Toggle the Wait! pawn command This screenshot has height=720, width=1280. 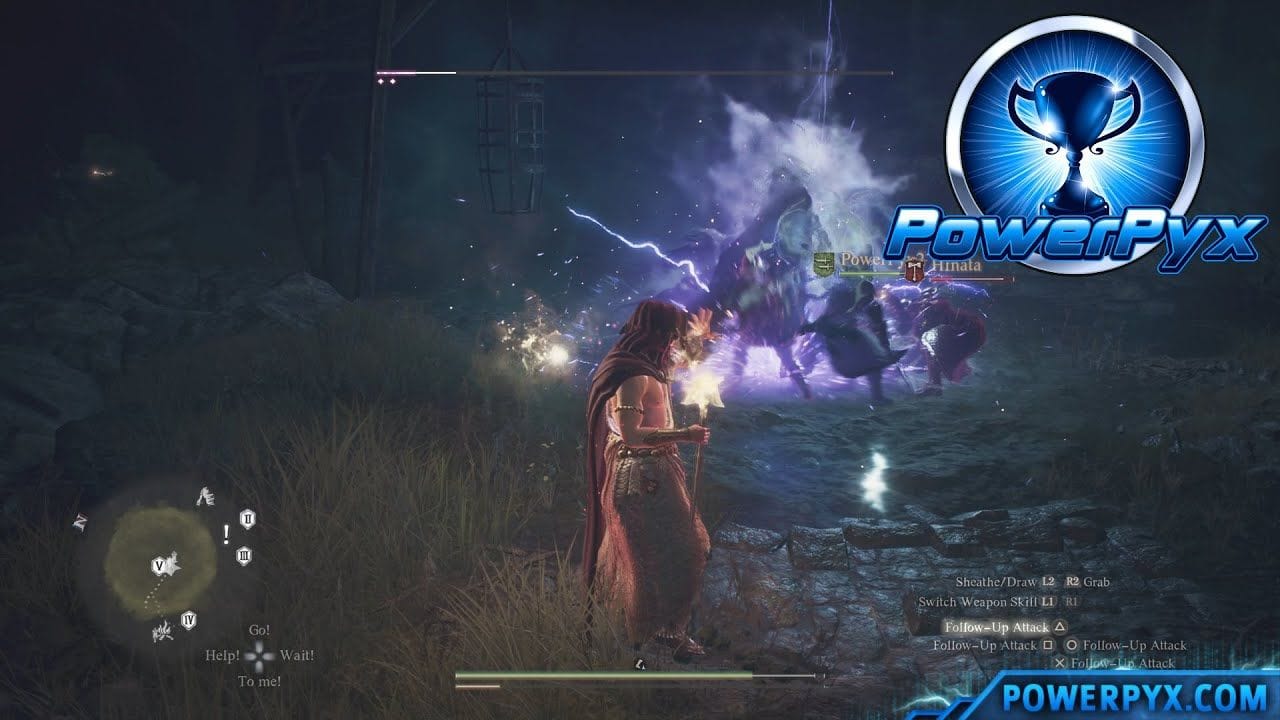click(x=296, y=654)
